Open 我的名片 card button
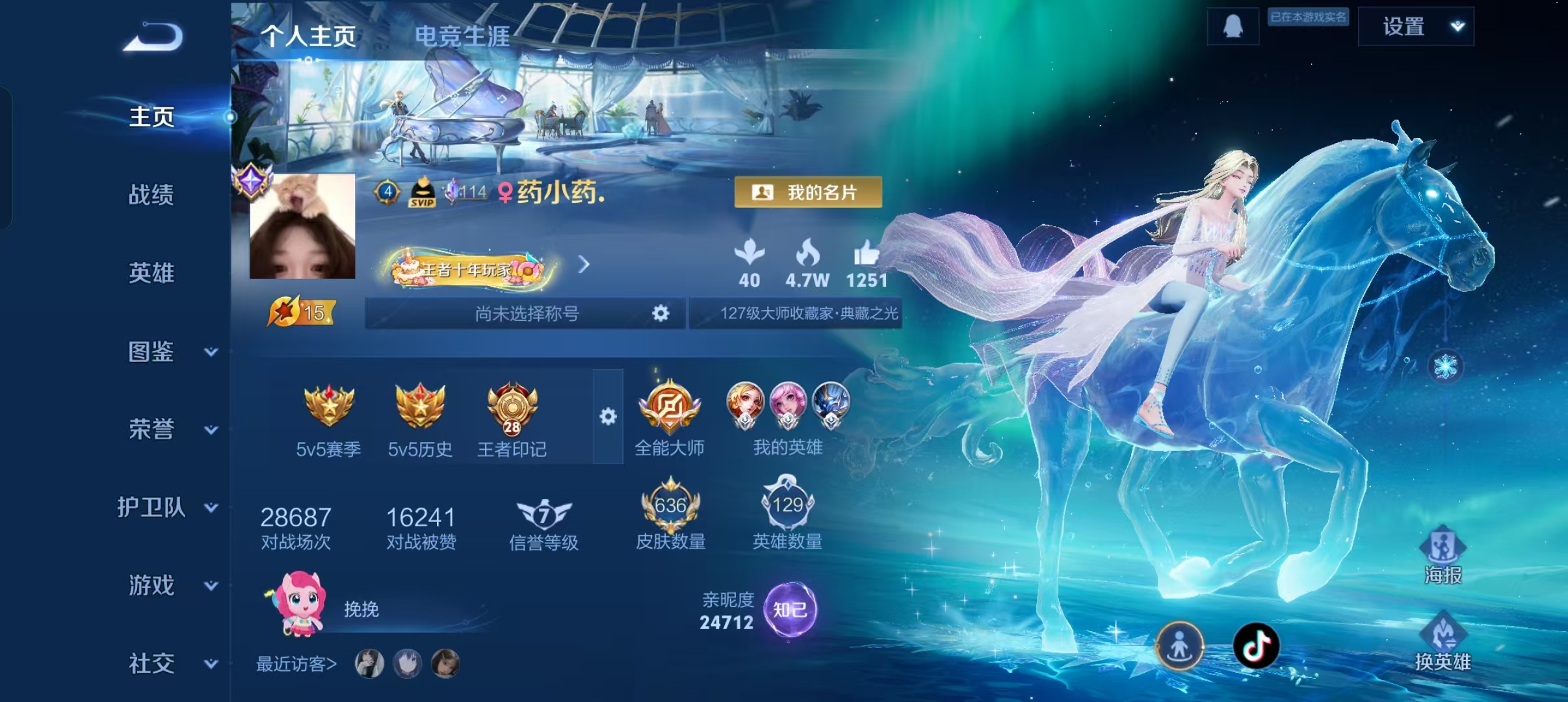Image resolution: width=1568 pixels, height=702 pixels. pyautogui.click(x=808, y=192)
